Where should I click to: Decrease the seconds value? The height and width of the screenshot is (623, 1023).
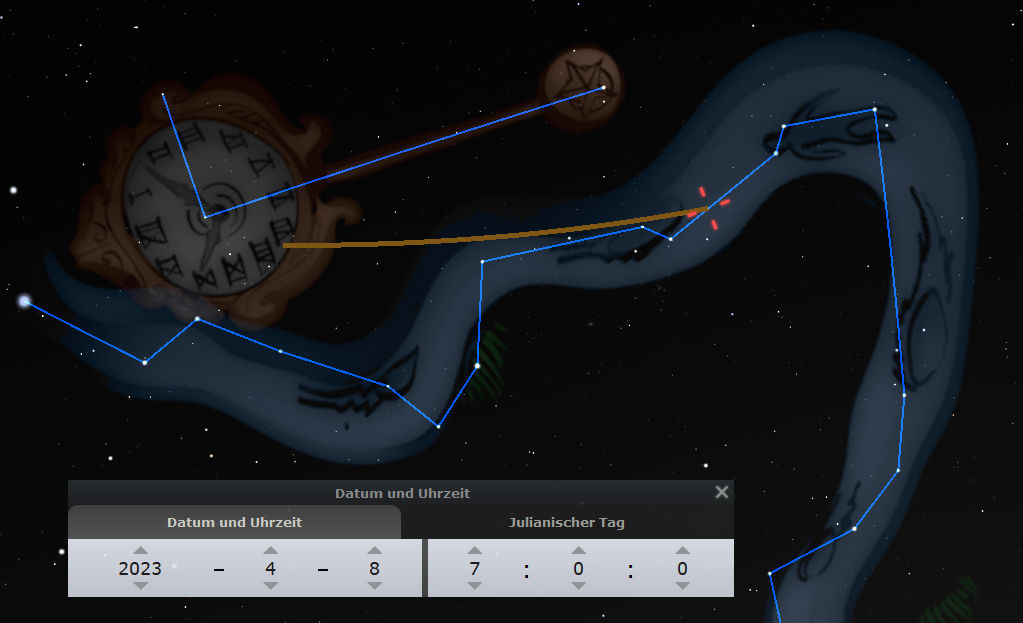[x=682, y=586]
